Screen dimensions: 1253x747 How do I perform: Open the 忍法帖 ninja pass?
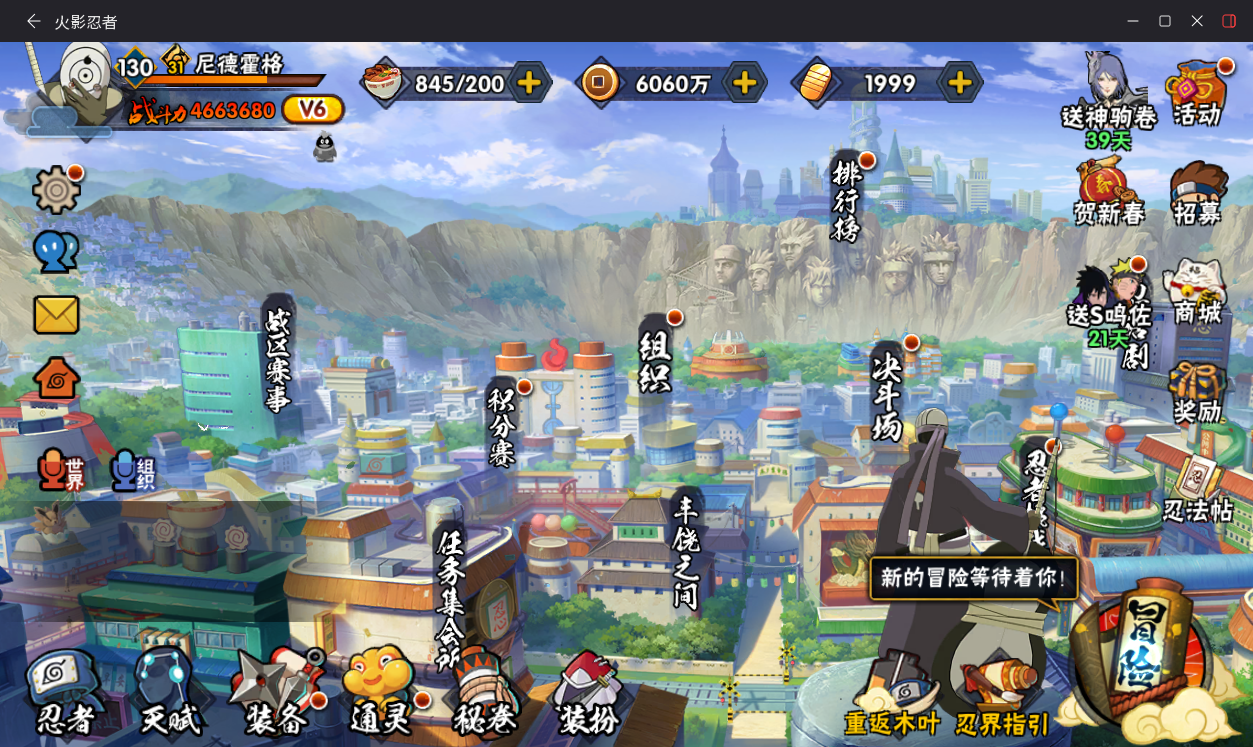(x=1197, y=488)
